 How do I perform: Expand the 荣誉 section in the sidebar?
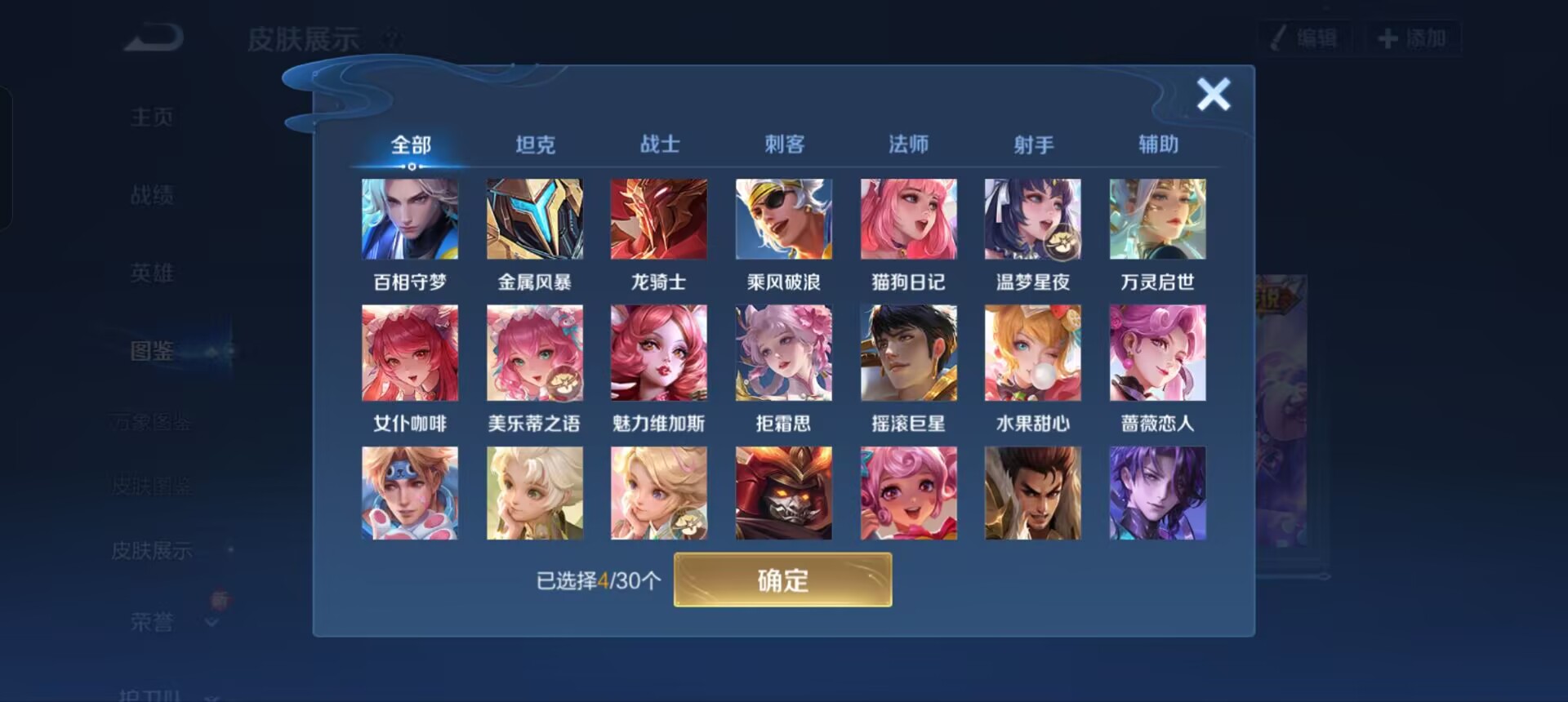(x=151, y=620)
